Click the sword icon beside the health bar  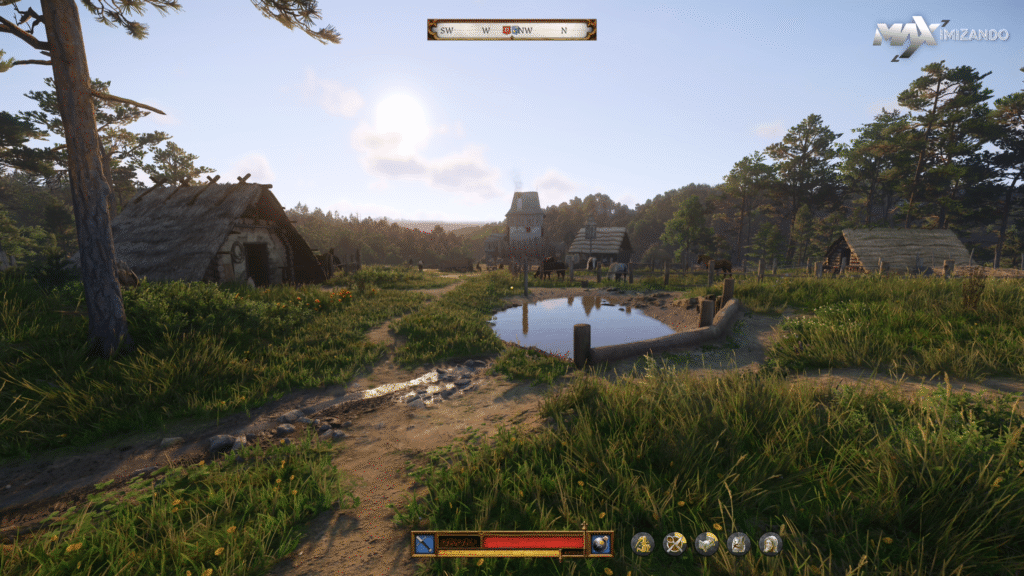[424, 543]
